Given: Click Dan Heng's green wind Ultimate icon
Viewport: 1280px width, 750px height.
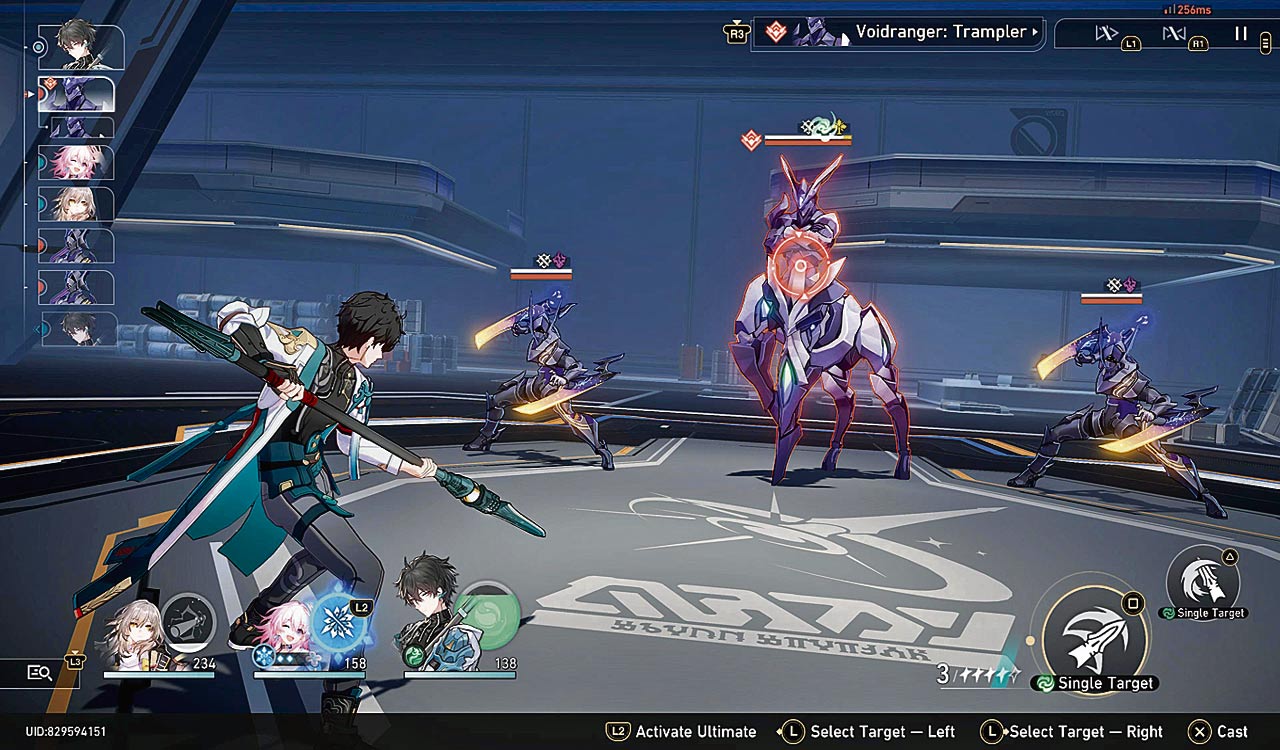Looking at the screenshot, I should click(x=485, y=613).
